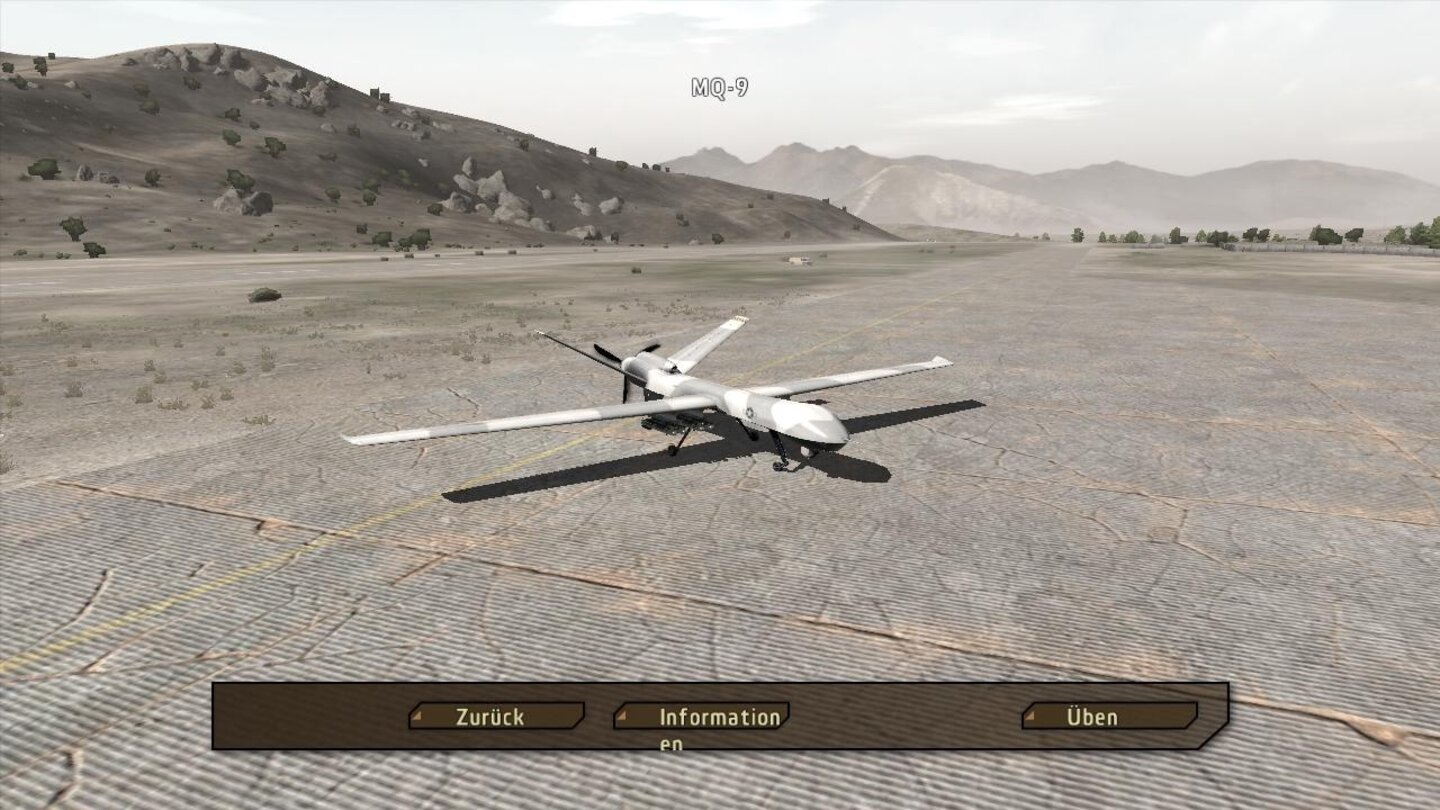This screenshot has height=810, width=1440.
Task: Click the arrow icon on the Zurück button
Action: point(417,716)
